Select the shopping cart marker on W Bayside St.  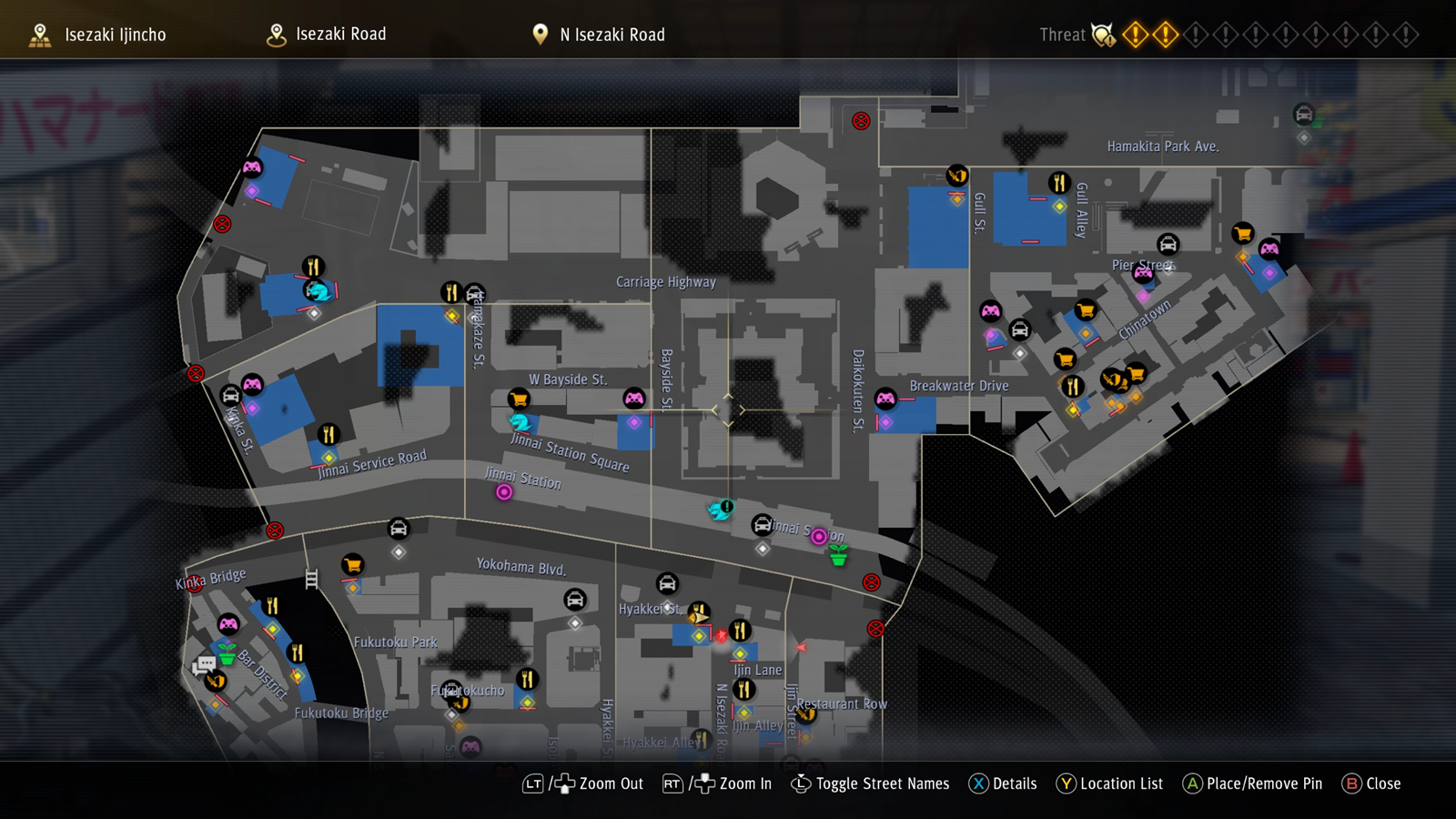pyautogui.click(x=519, y=399)
